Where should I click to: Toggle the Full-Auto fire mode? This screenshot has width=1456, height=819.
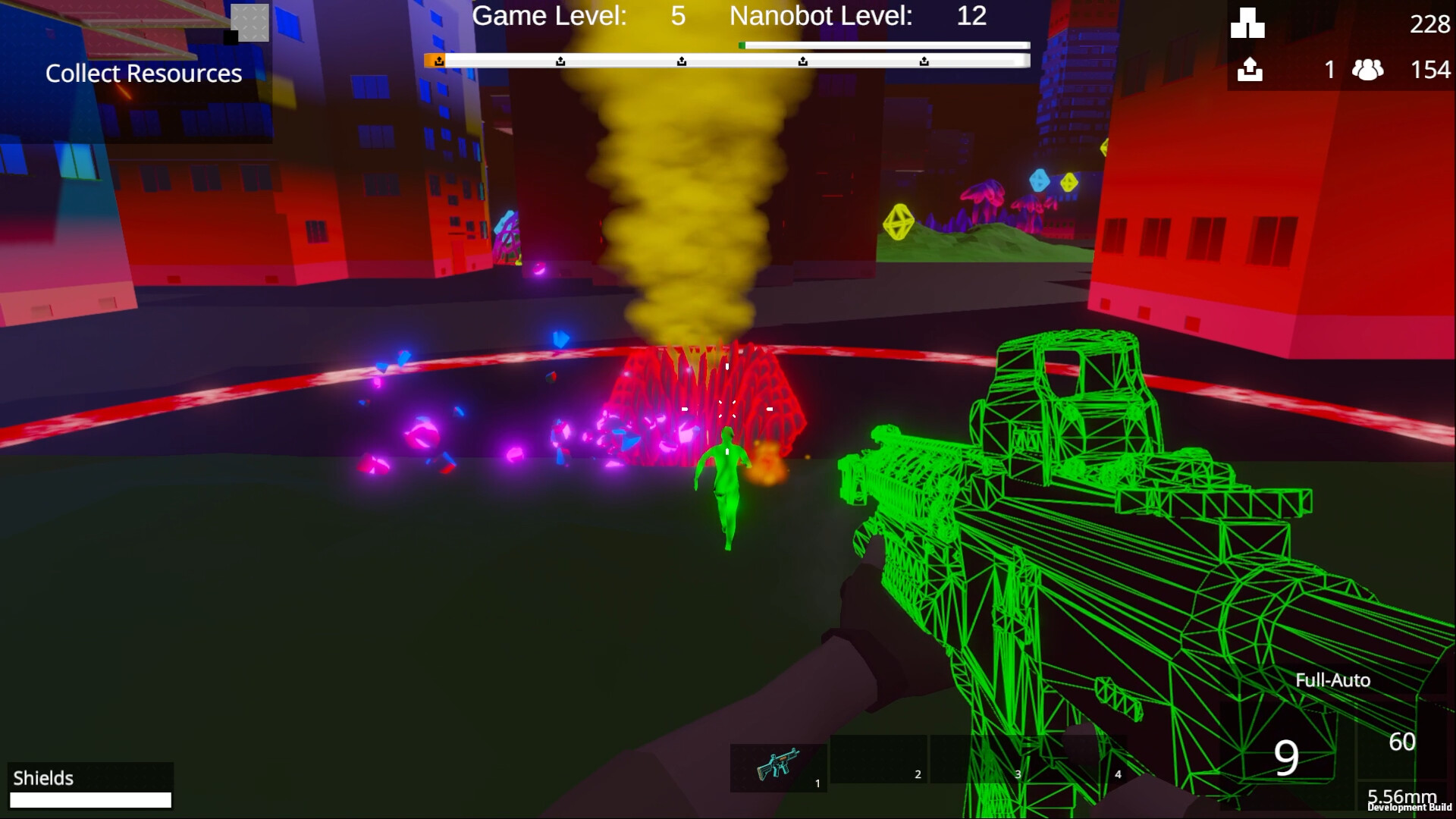click(1333, 680)
